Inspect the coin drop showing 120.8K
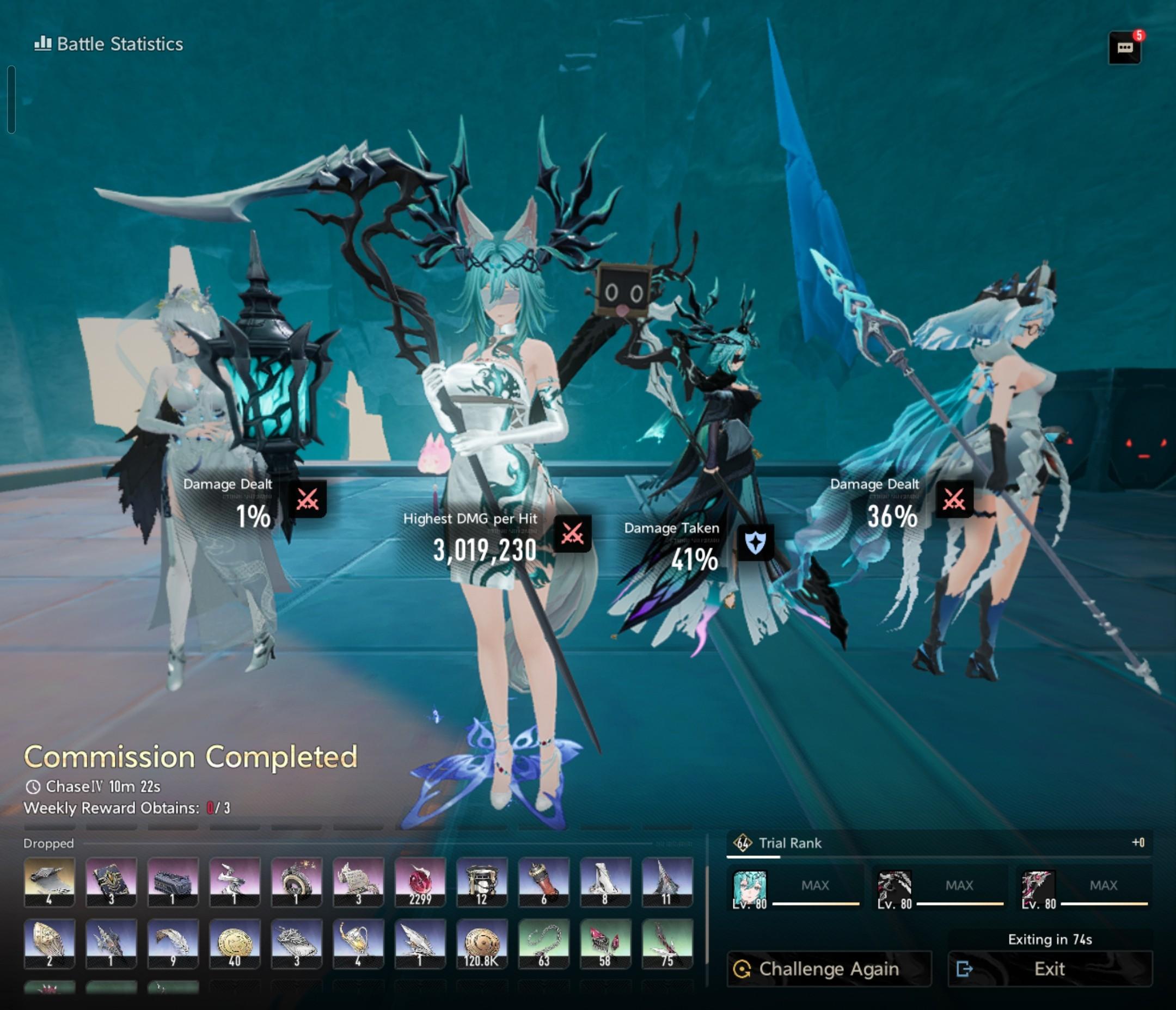 482,943
